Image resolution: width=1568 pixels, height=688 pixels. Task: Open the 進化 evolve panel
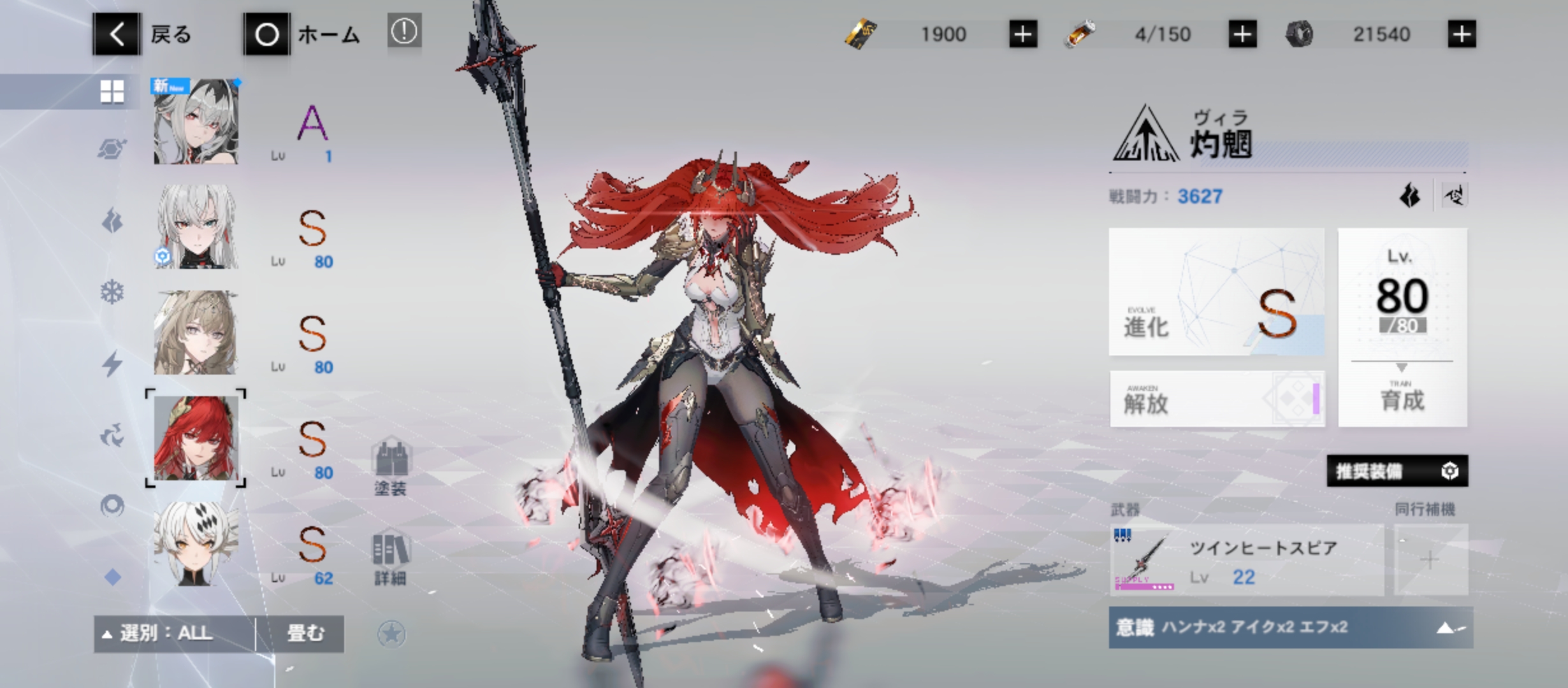click(x=1216, y=292)
